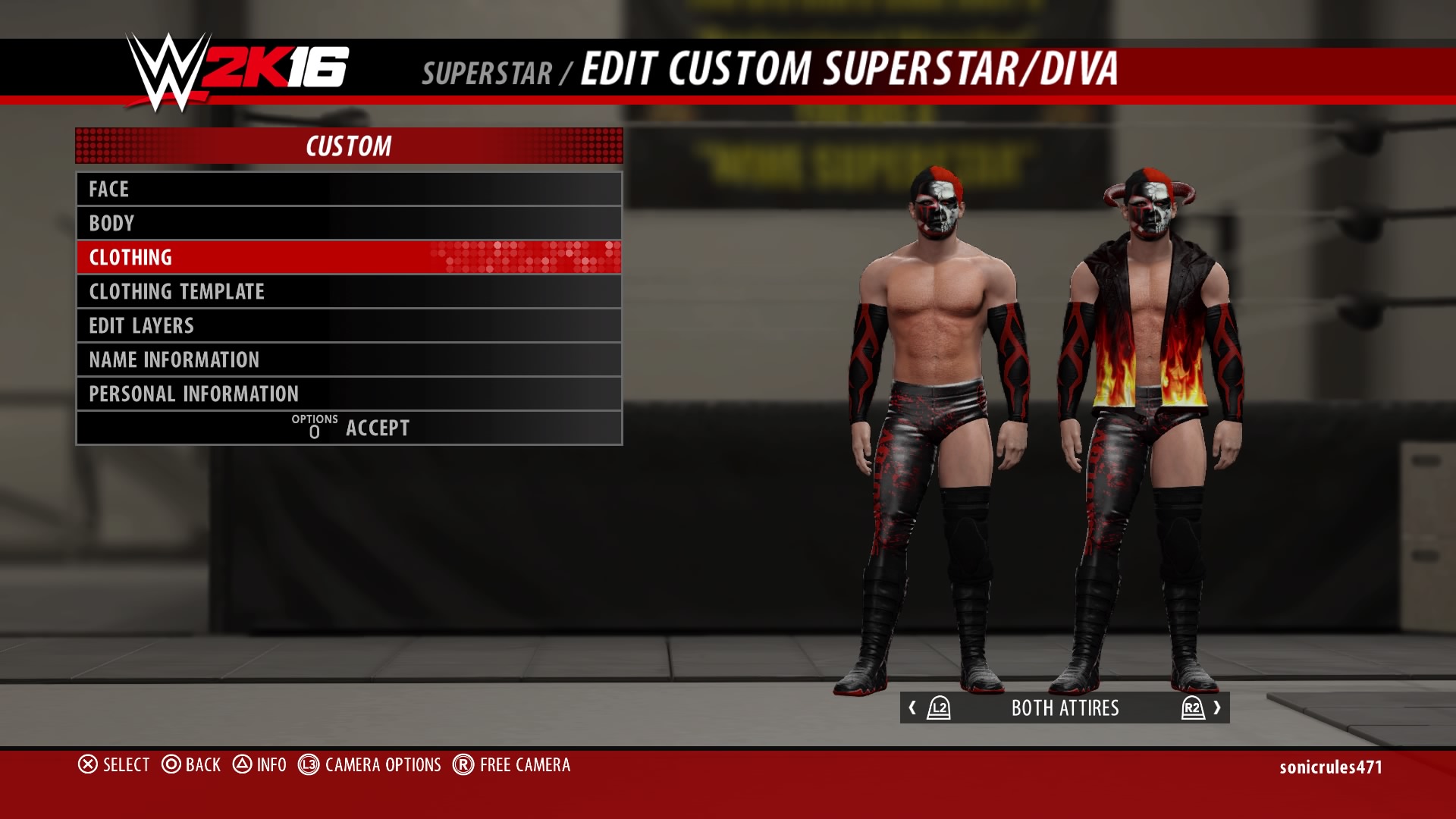
Task: Select Personal Information entry
Action: coord(349,394)
